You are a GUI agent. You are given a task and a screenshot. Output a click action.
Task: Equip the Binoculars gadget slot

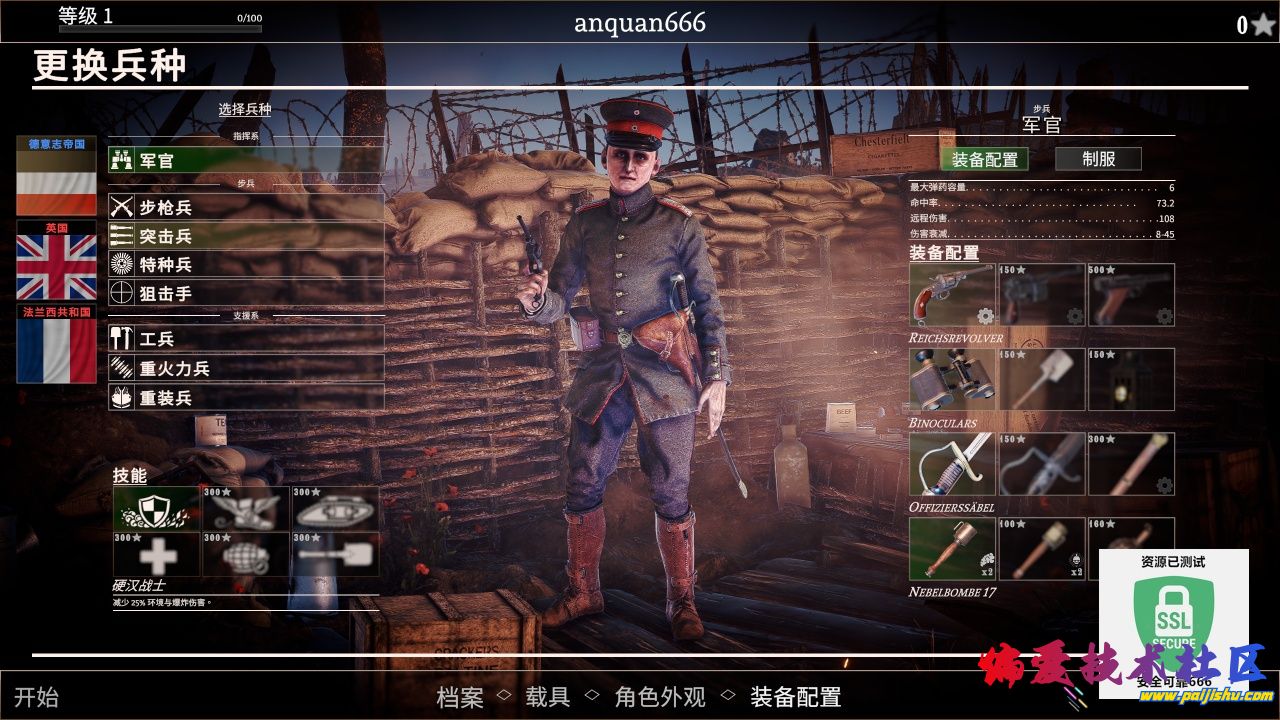click(x=952, y=379)
